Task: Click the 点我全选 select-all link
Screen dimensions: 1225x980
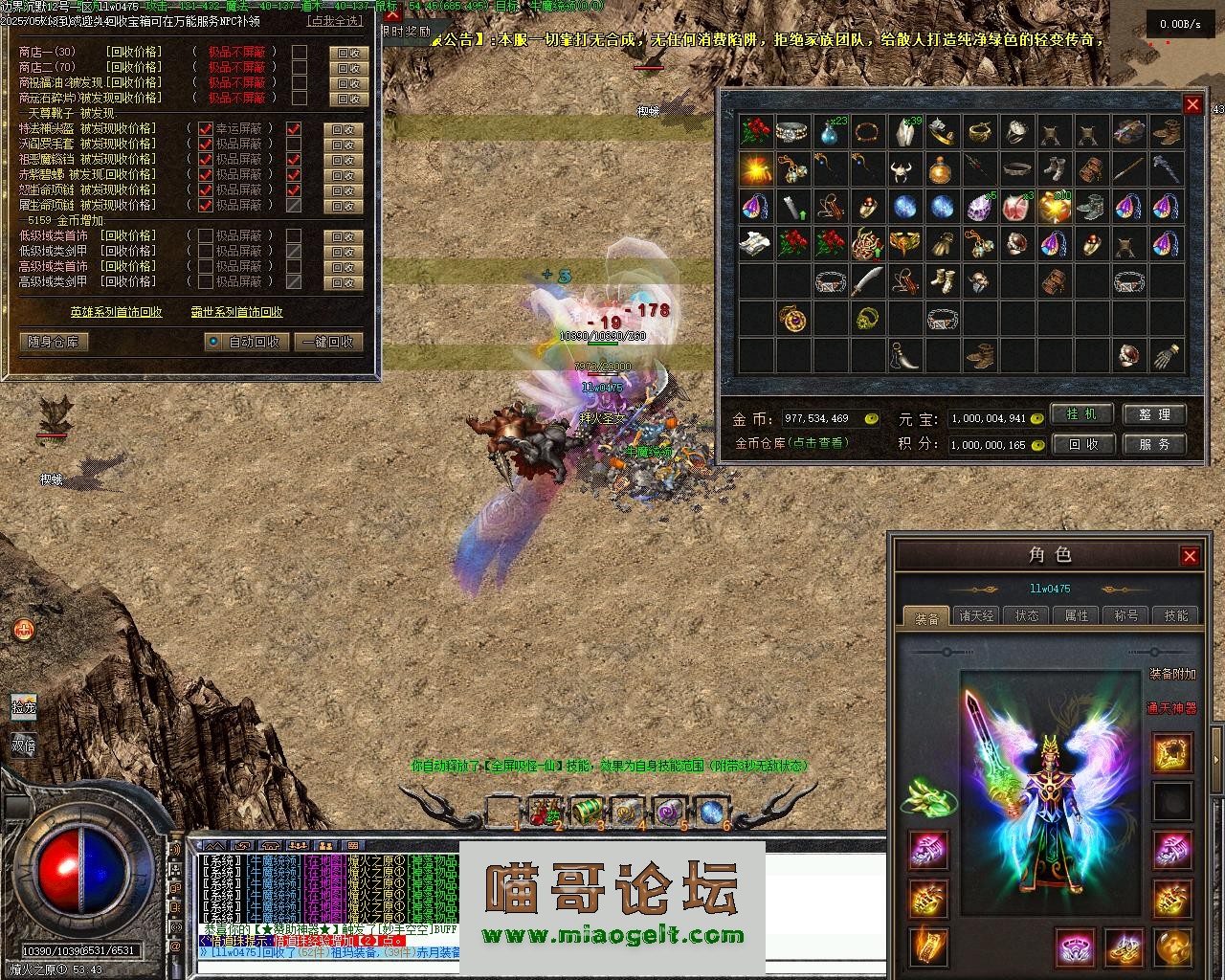Action: click(x=335, y=21)
